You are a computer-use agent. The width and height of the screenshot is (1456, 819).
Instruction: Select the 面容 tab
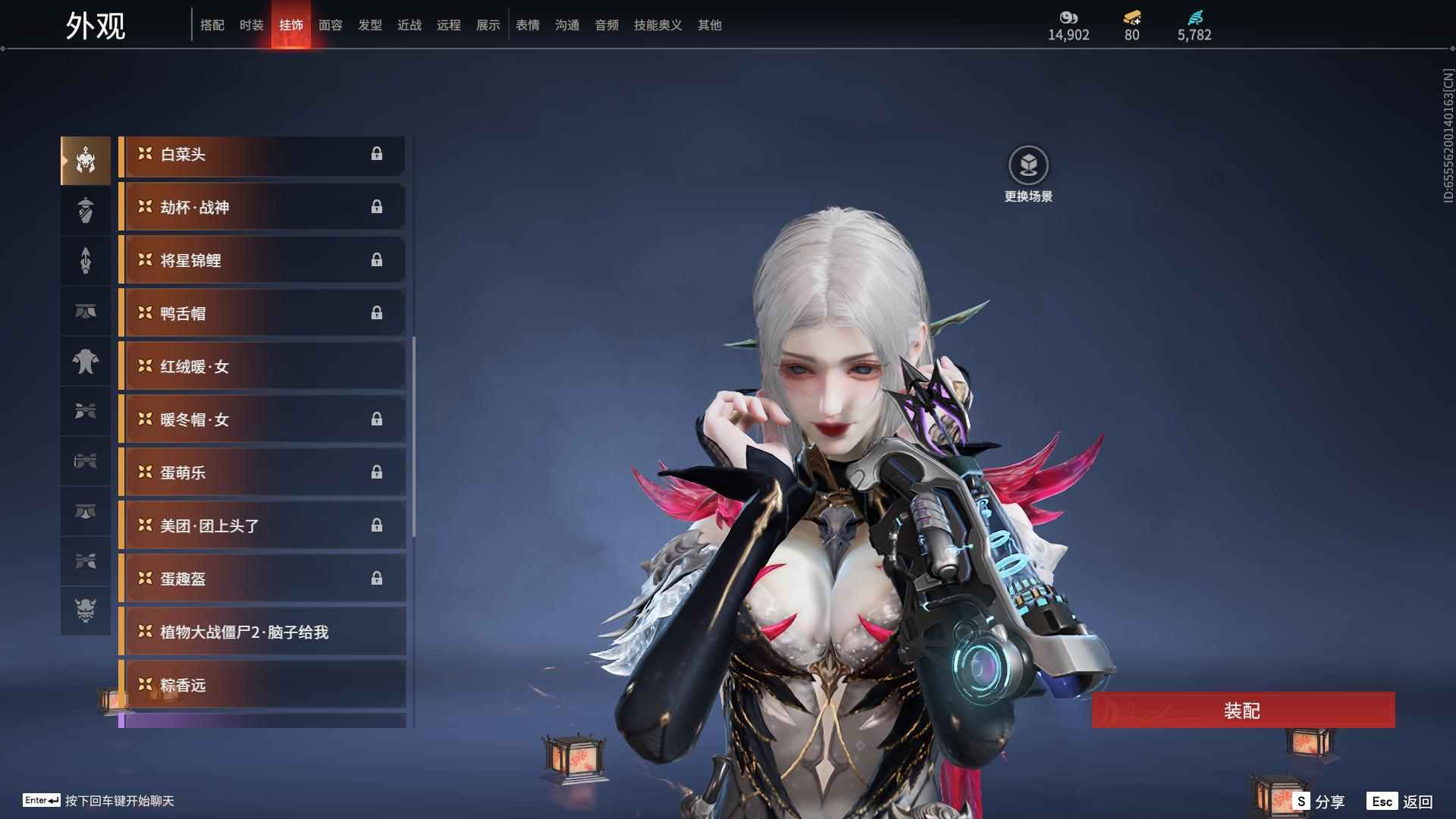(x=331, y=25)
